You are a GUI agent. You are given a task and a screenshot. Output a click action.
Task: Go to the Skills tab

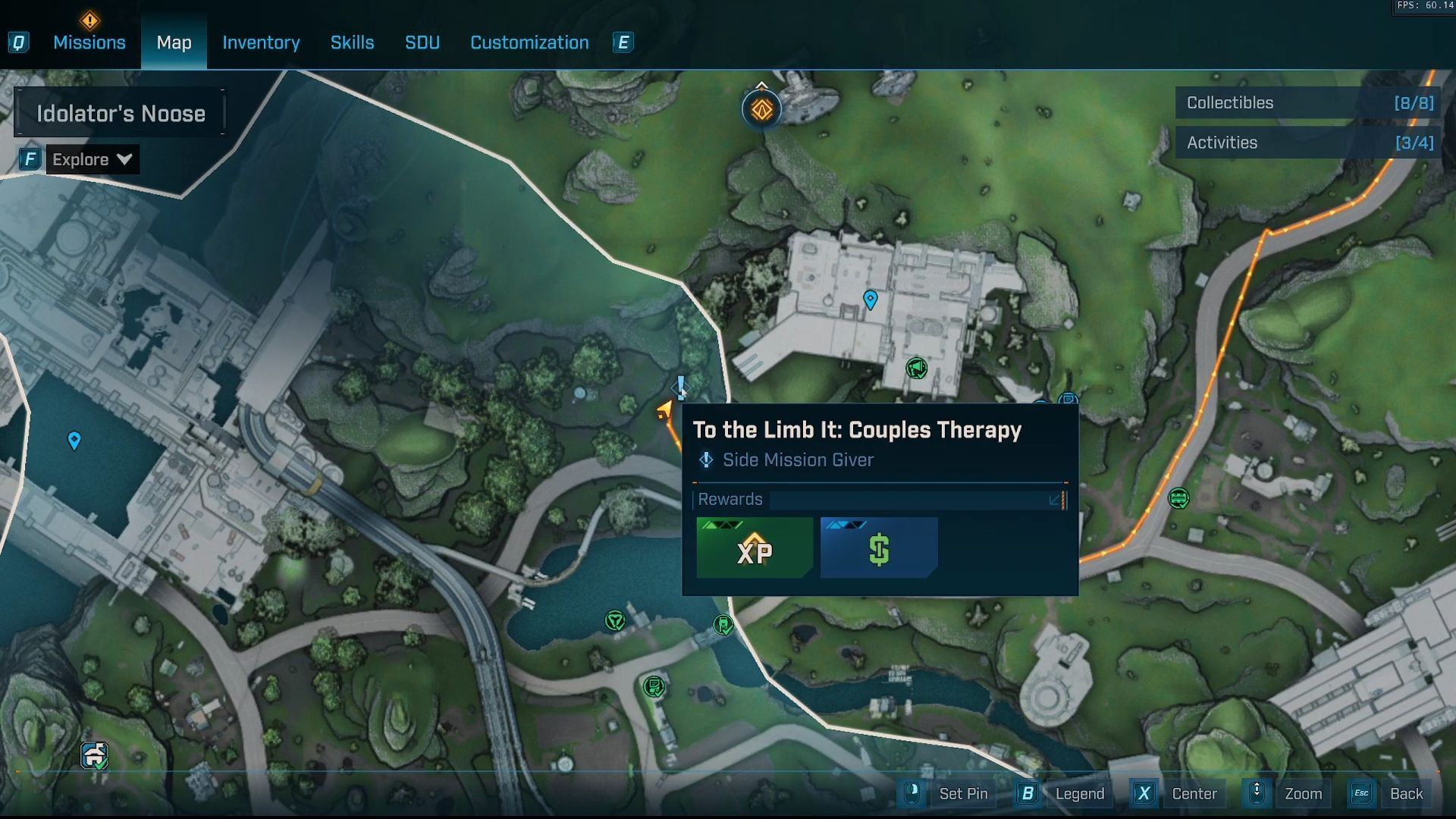tap(352, 42)
